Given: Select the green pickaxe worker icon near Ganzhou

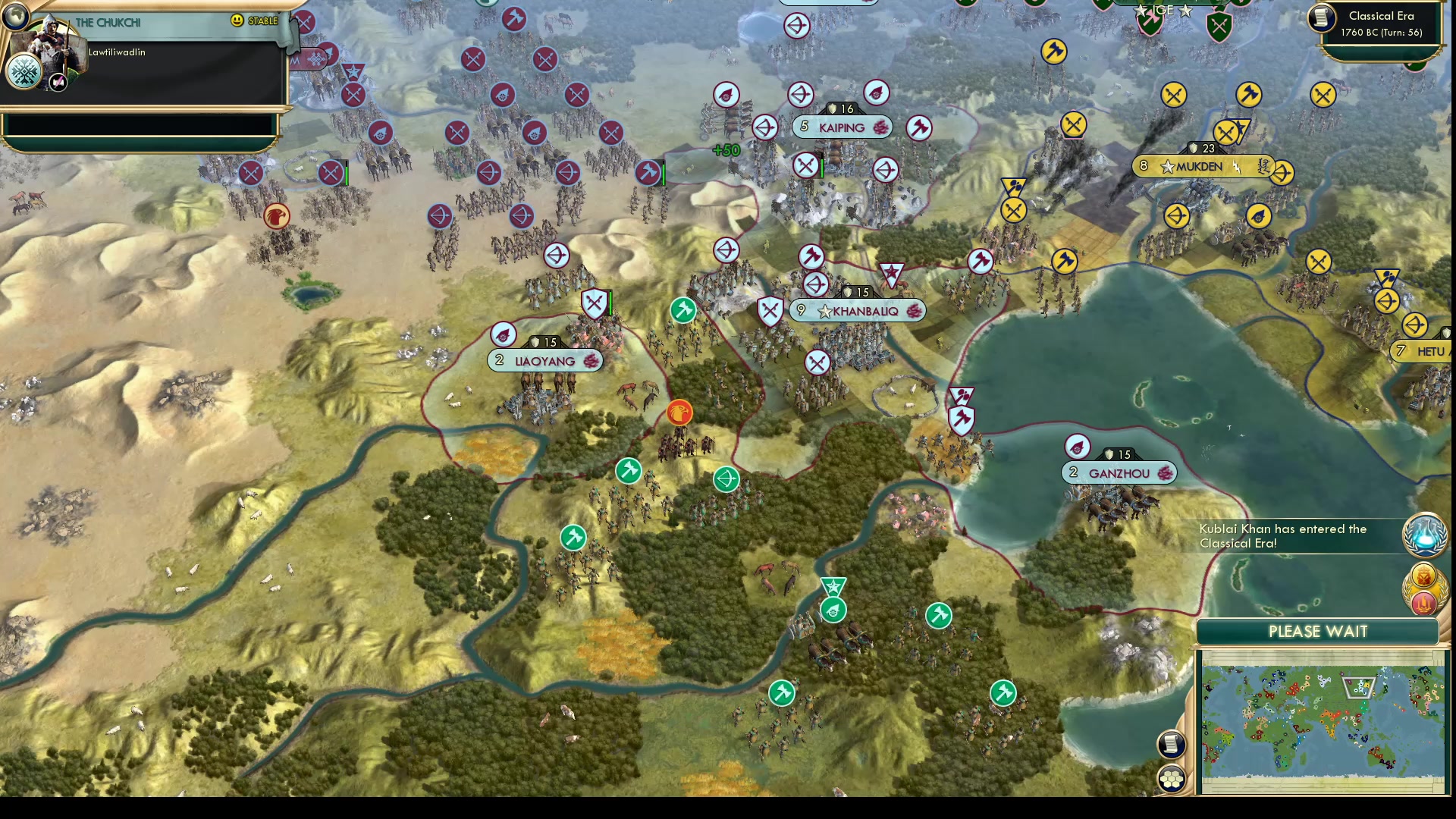Looking at the screenshot, I should (x=938, y=617).
